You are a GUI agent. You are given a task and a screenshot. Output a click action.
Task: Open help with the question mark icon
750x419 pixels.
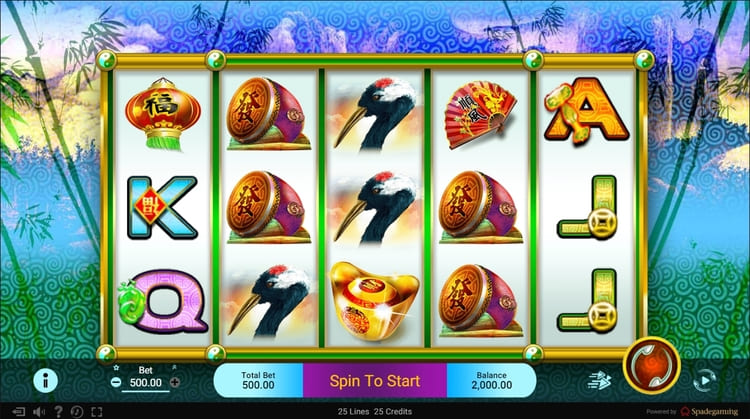[x=59, y=411]
